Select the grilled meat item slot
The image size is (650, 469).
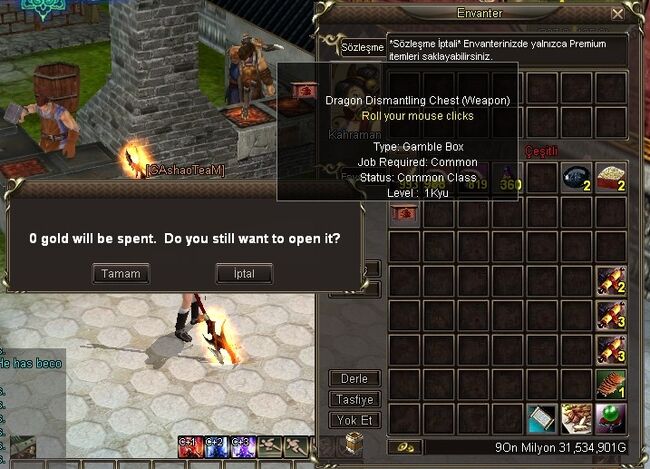(610, 384)
